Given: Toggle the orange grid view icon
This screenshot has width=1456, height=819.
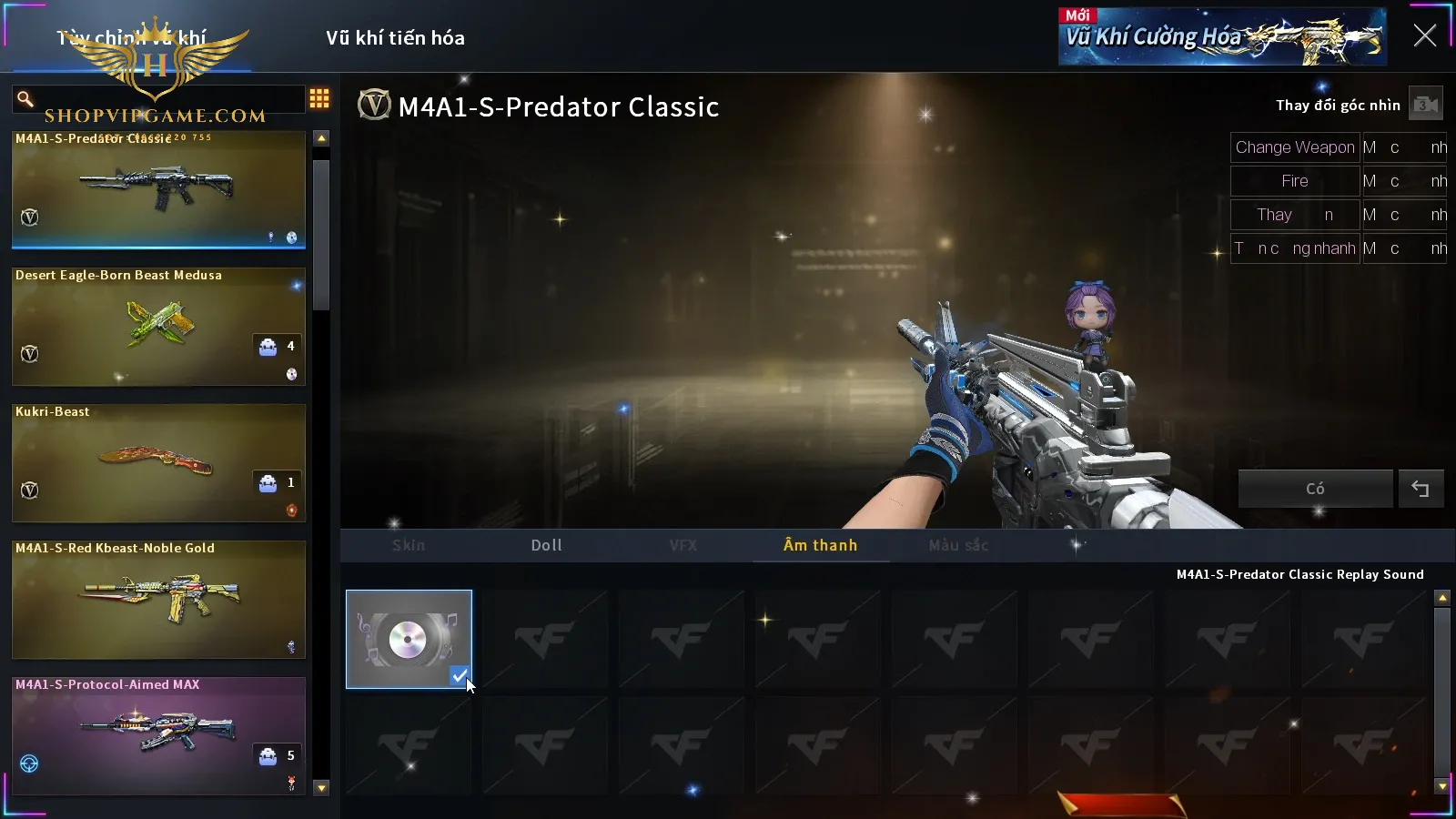Looking at the screenshot, I should tap(319, 98).
